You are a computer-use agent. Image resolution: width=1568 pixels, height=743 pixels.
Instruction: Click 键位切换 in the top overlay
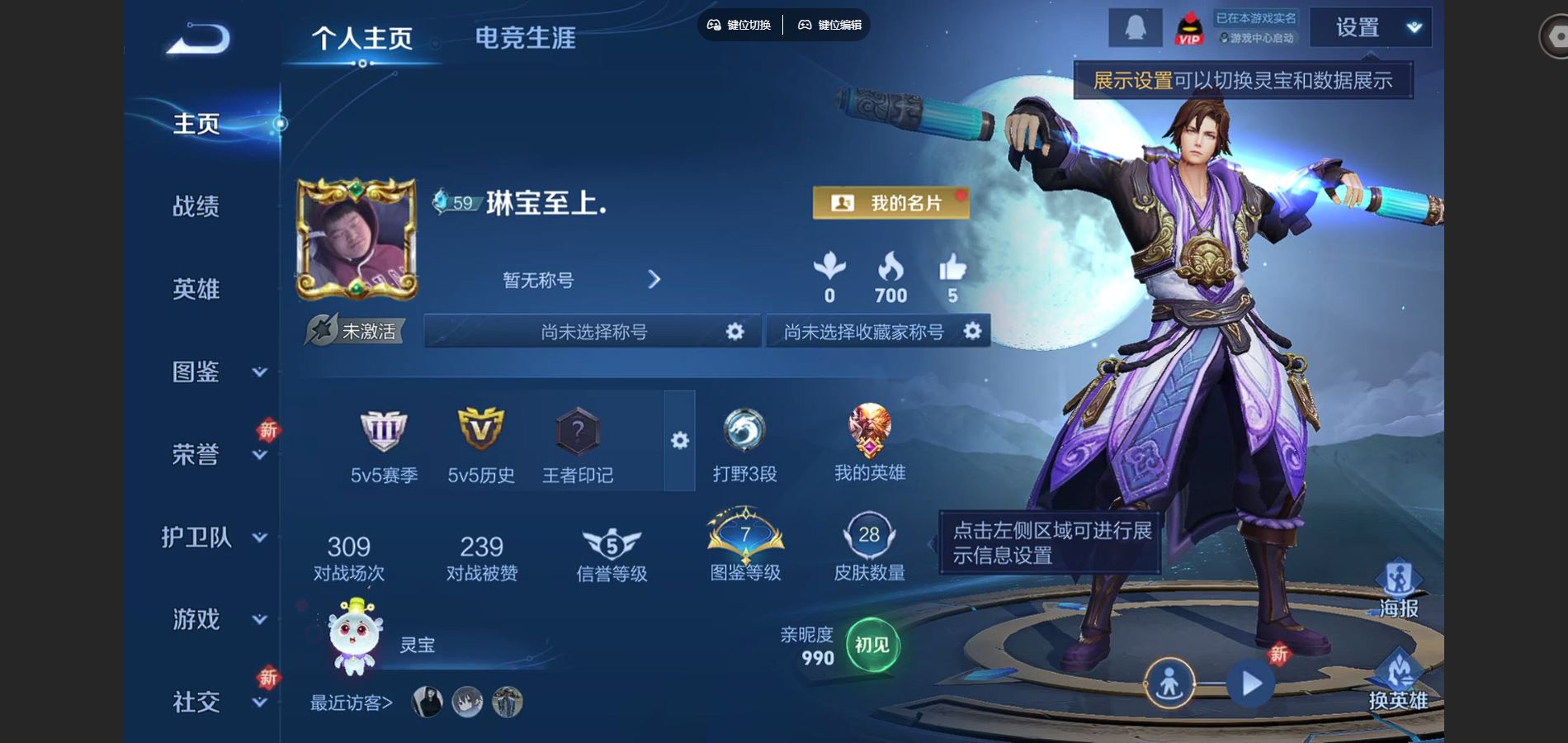coord(739,25)
